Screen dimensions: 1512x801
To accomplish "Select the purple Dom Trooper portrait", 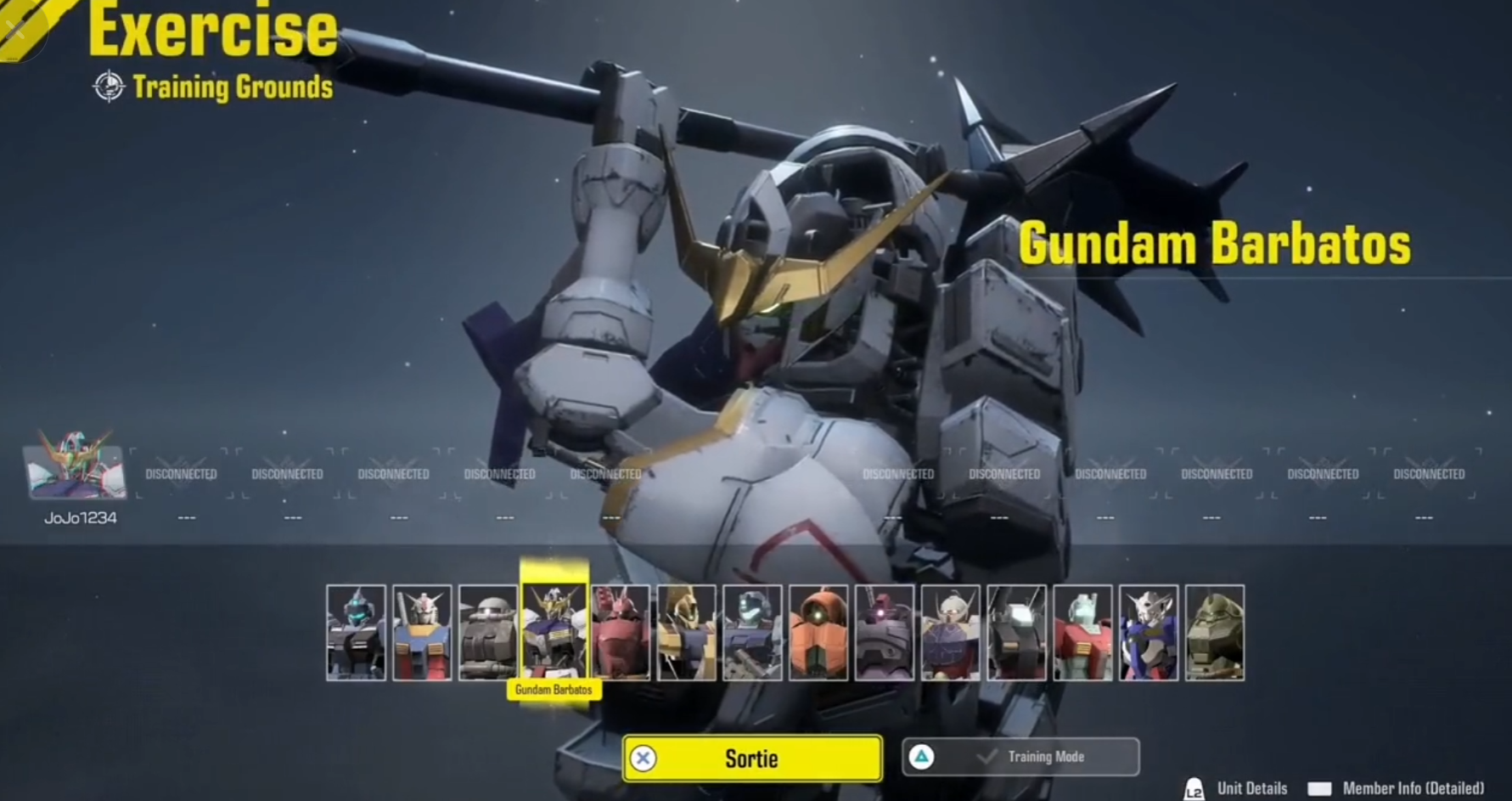I will tap(885, 632).
